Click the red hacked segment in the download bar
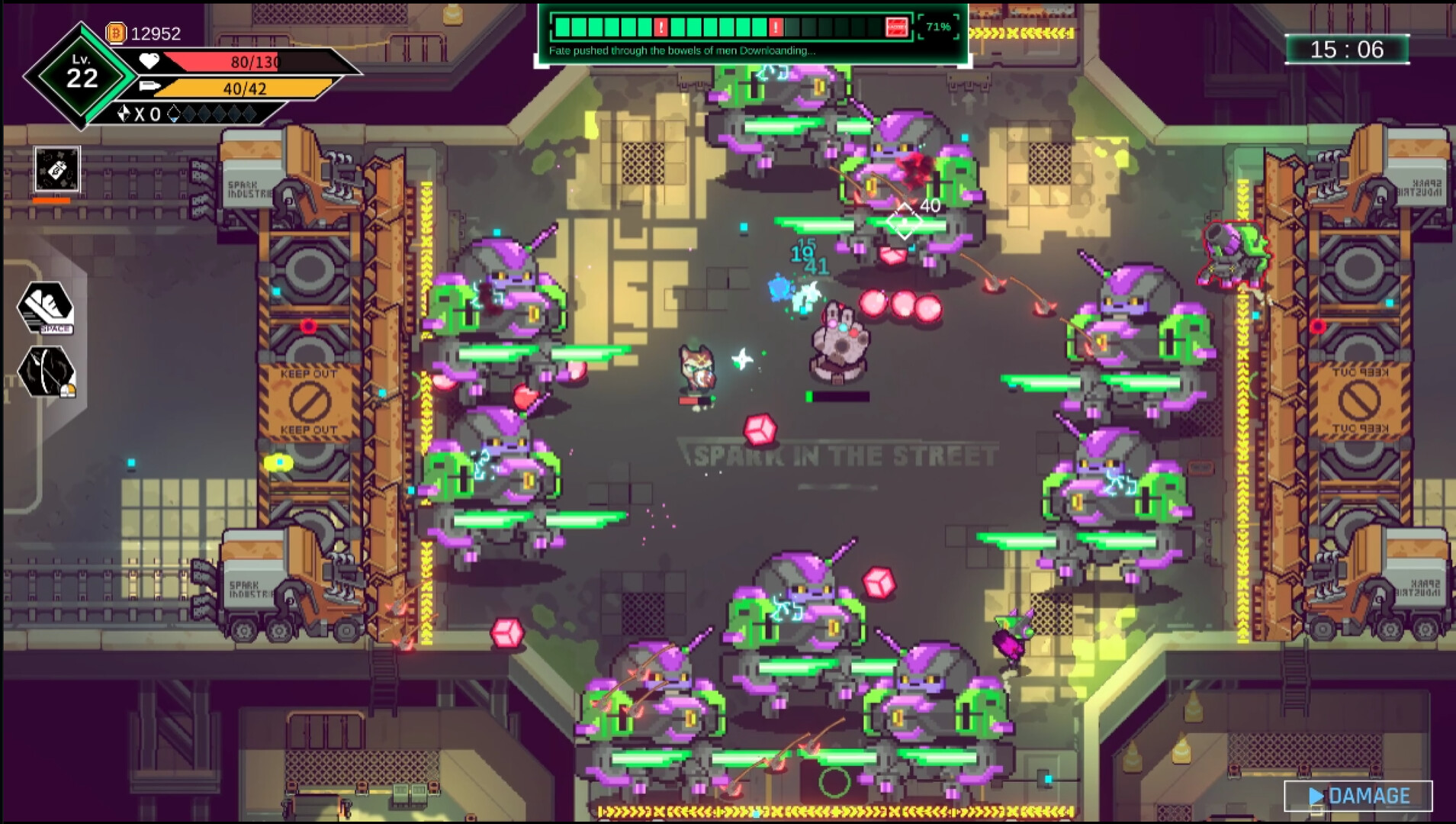The height and width of the screenshot is (824, 1456). 898,27
